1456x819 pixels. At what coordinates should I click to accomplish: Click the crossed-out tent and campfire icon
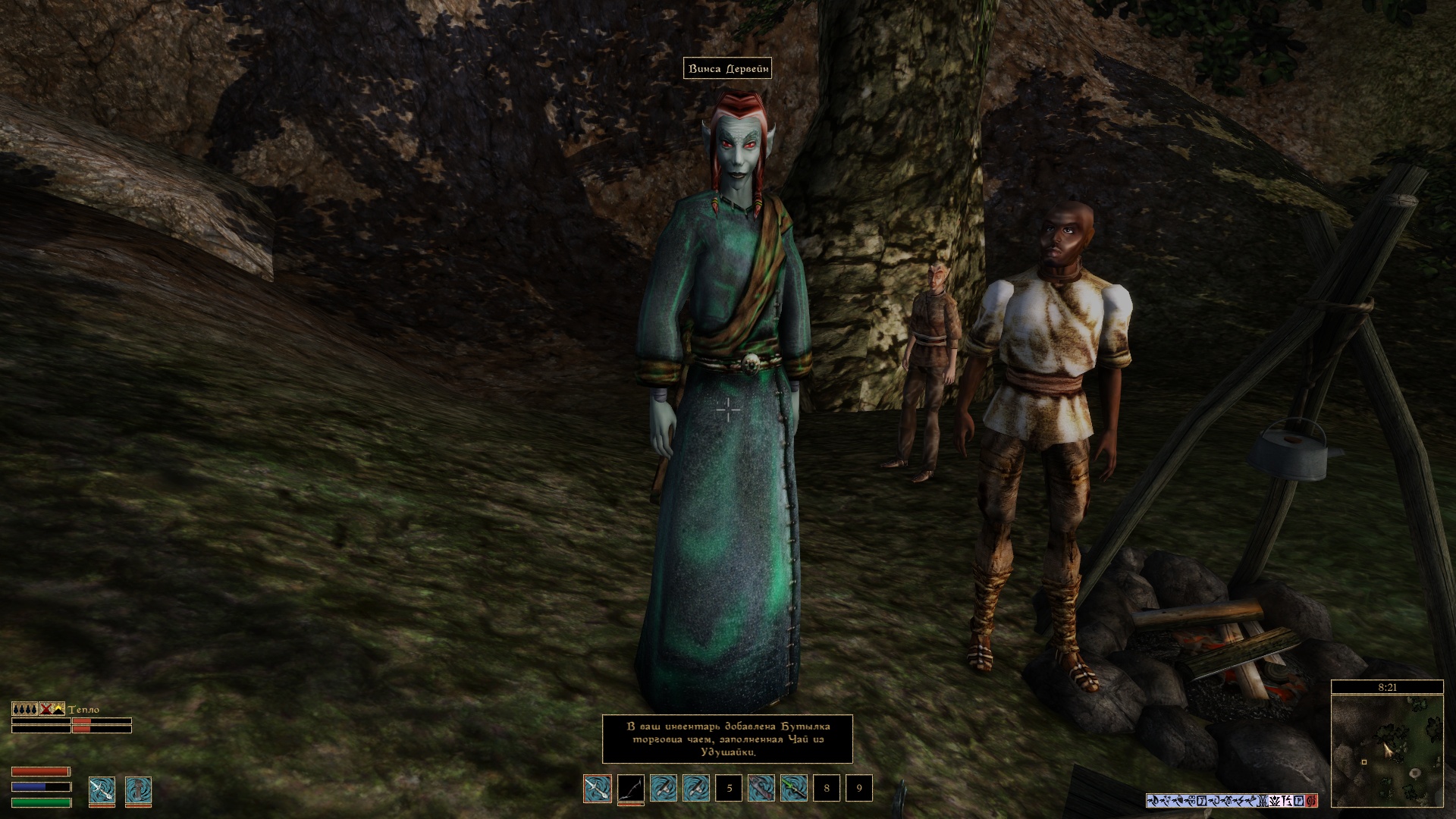52,709
